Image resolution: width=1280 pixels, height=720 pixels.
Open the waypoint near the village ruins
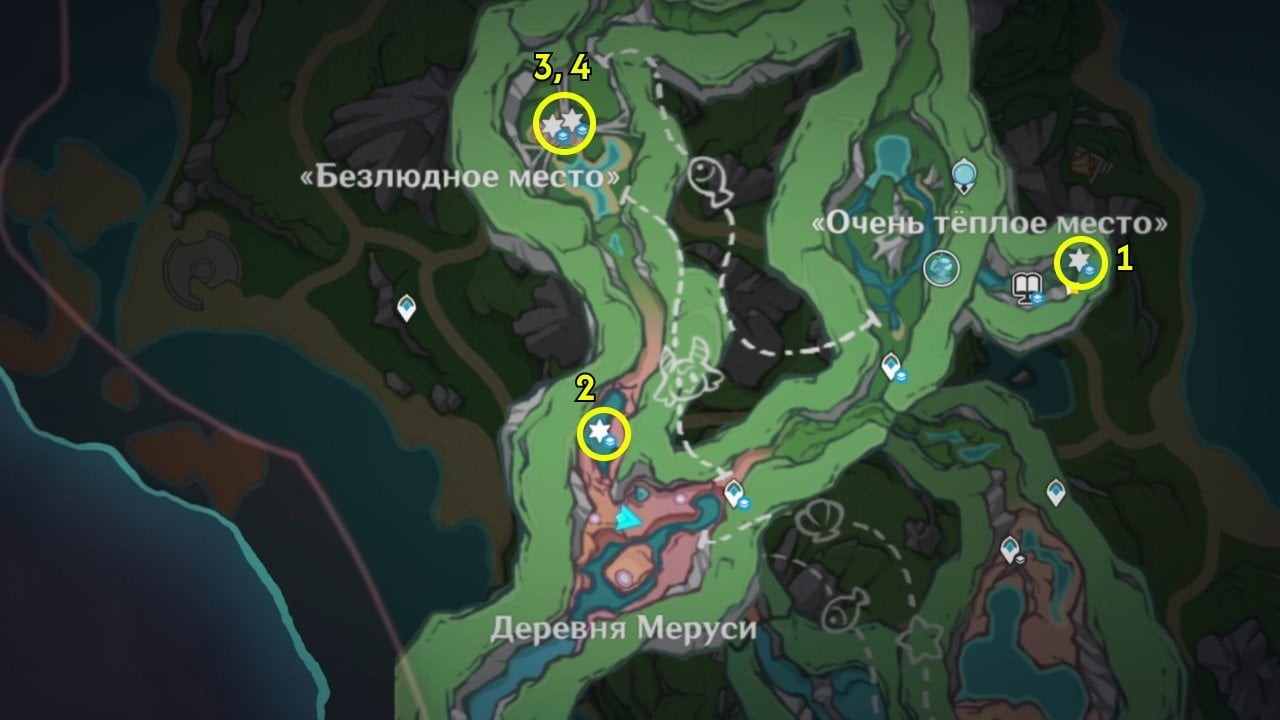coord(1011,547)
